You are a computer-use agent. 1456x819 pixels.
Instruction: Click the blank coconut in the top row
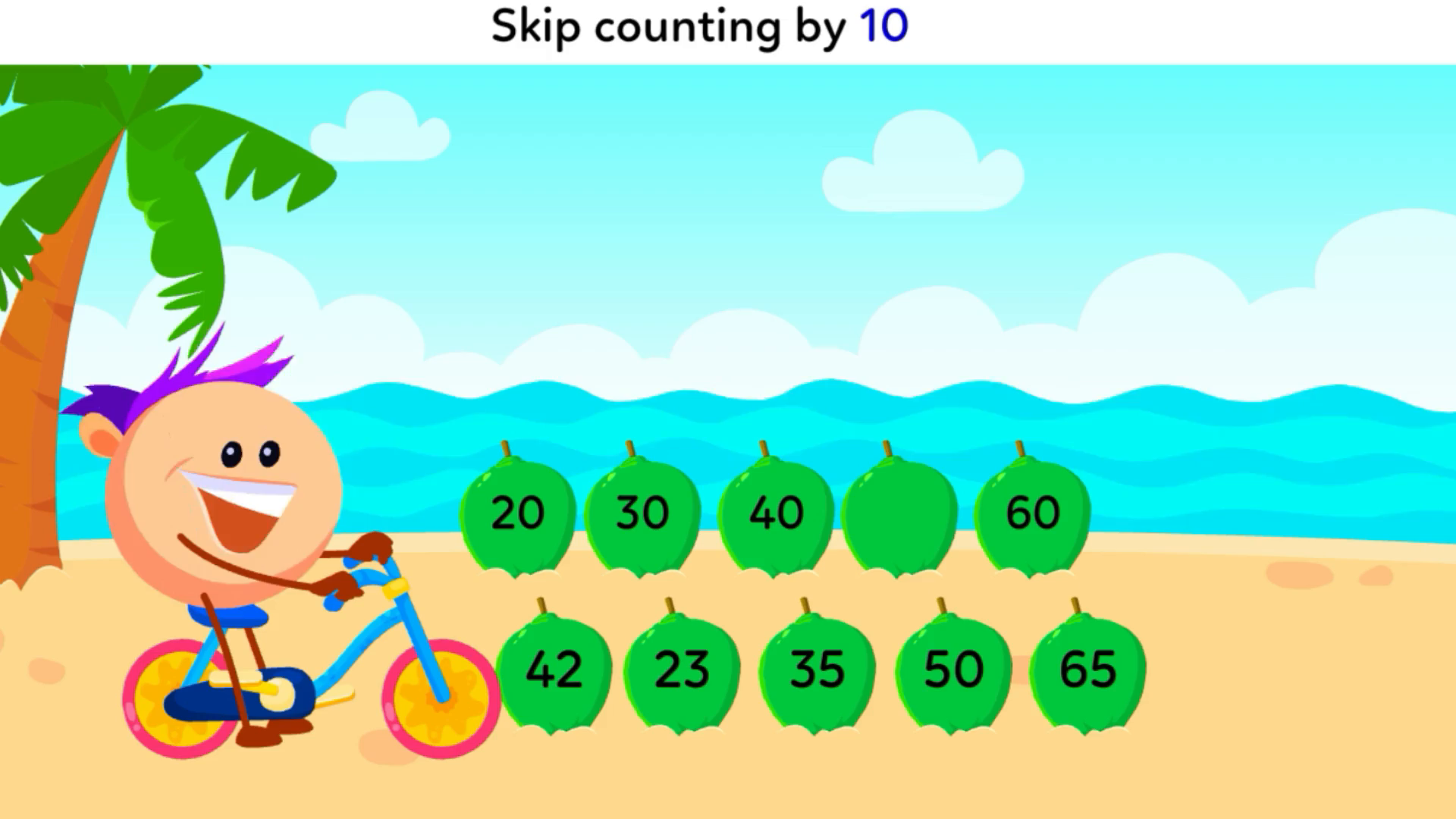(899, 512)
